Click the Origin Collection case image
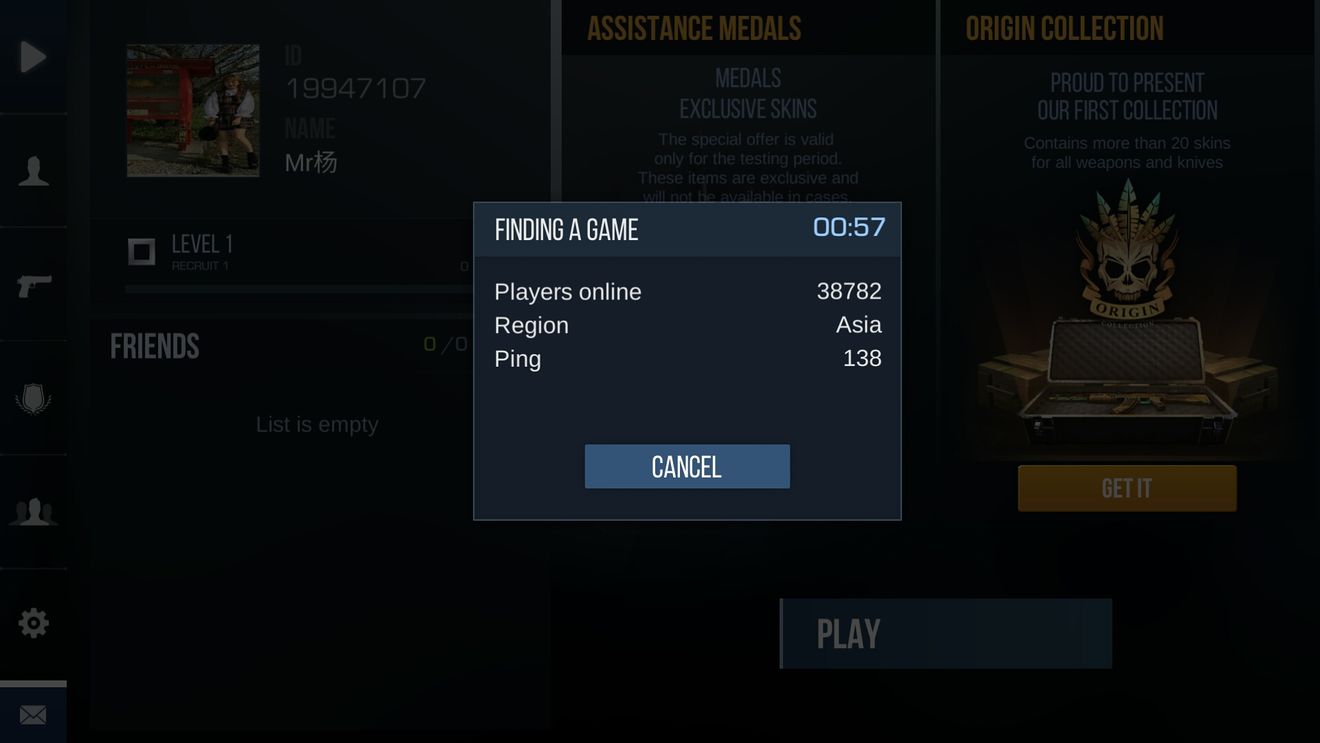This screenshot has height=743, width=1320. [1127, 330]
